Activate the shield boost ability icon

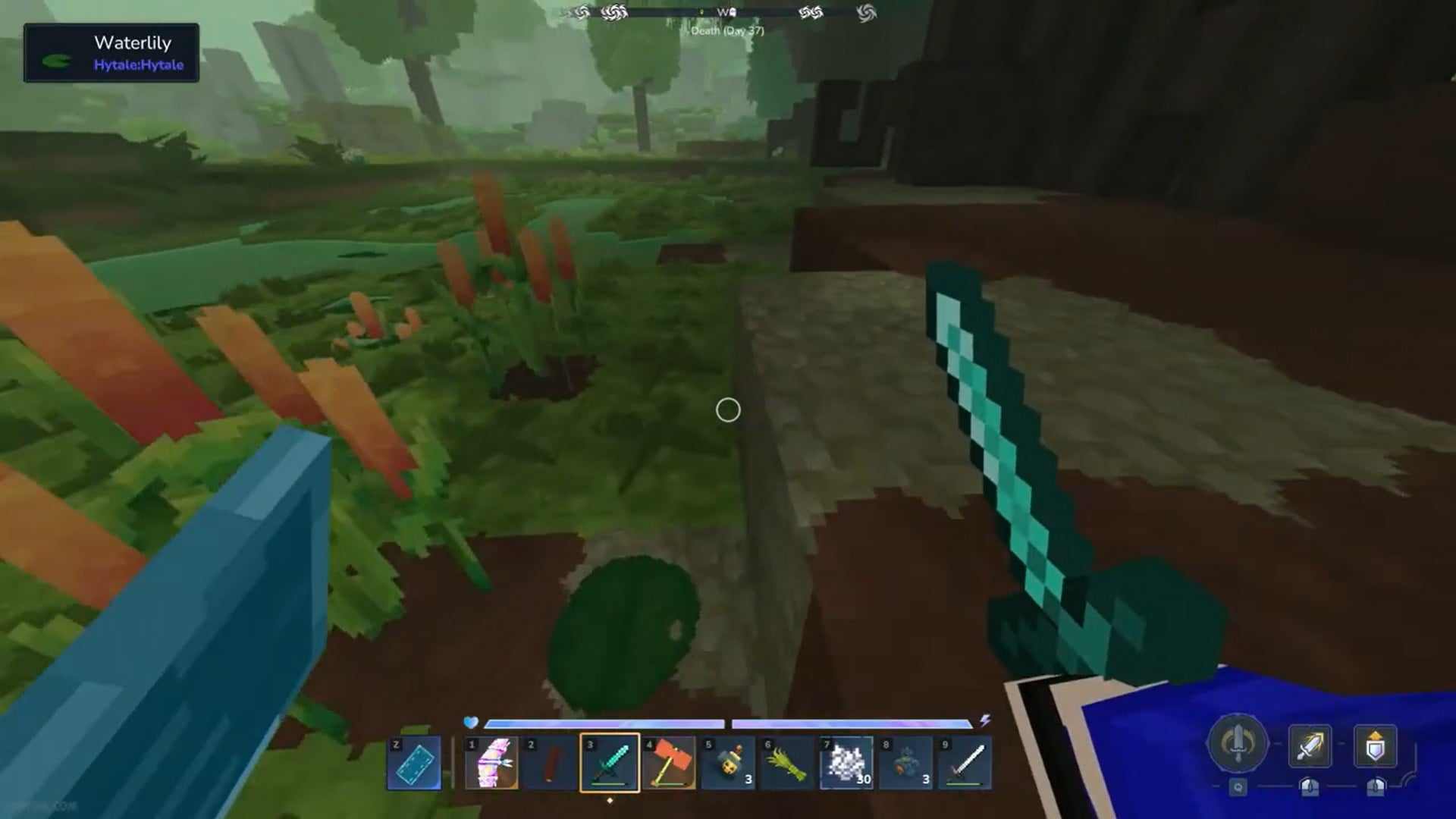[1375, 745]
